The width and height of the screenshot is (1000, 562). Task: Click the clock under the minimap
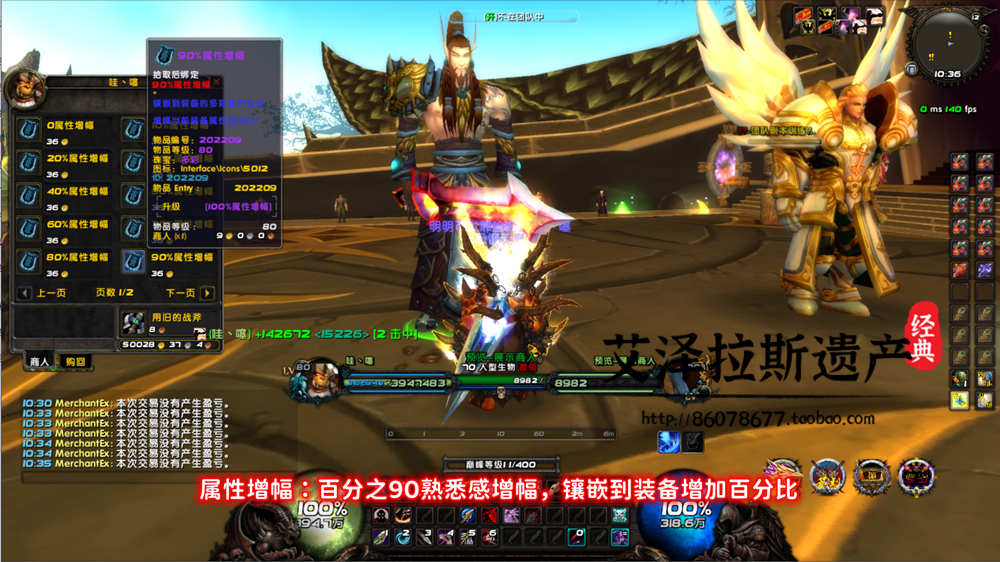coord(947,74)
